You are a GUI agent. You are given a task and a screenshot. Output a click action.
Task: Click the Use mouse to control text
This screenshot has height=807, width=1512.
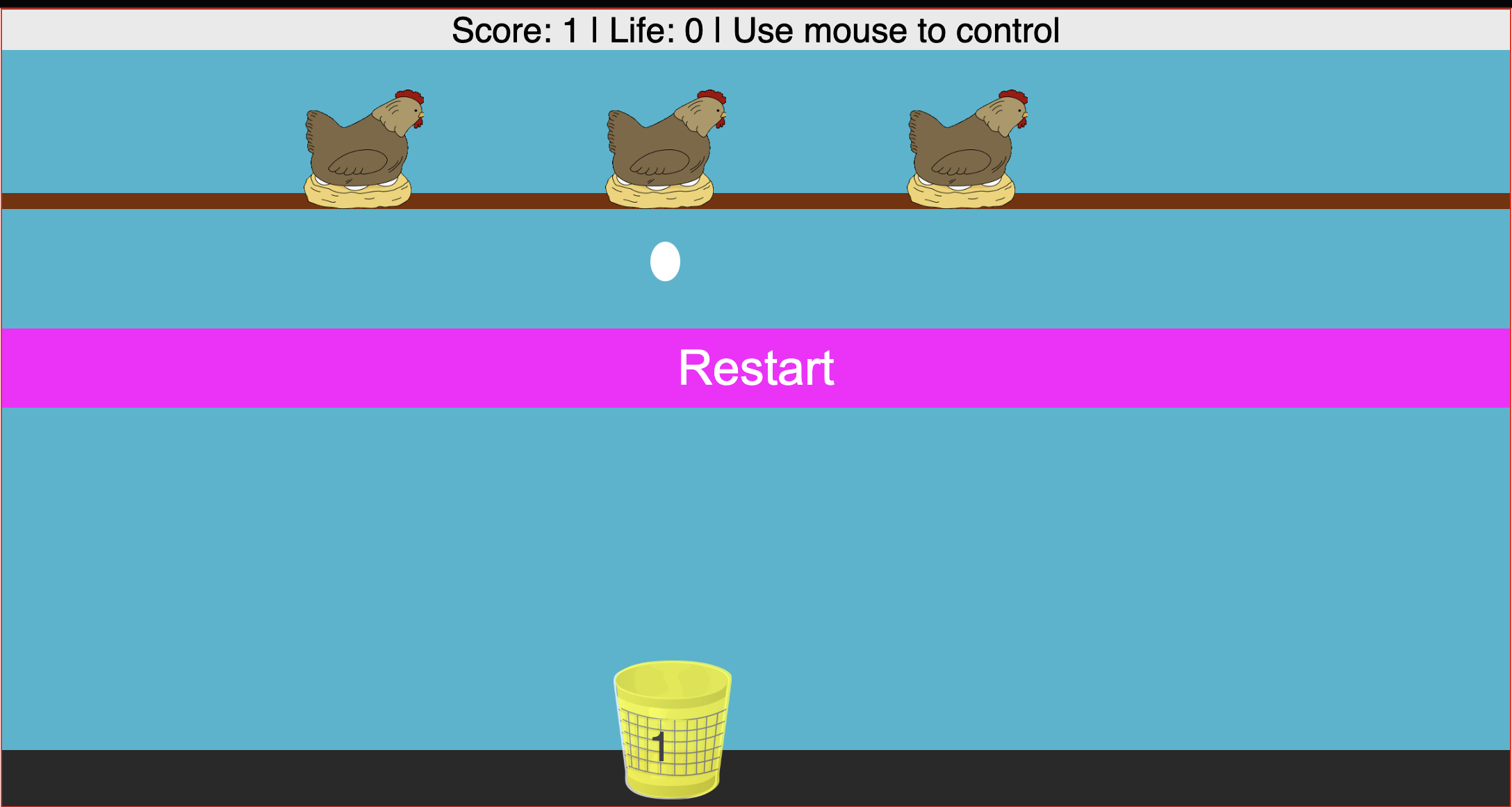(x=896, y=29)
